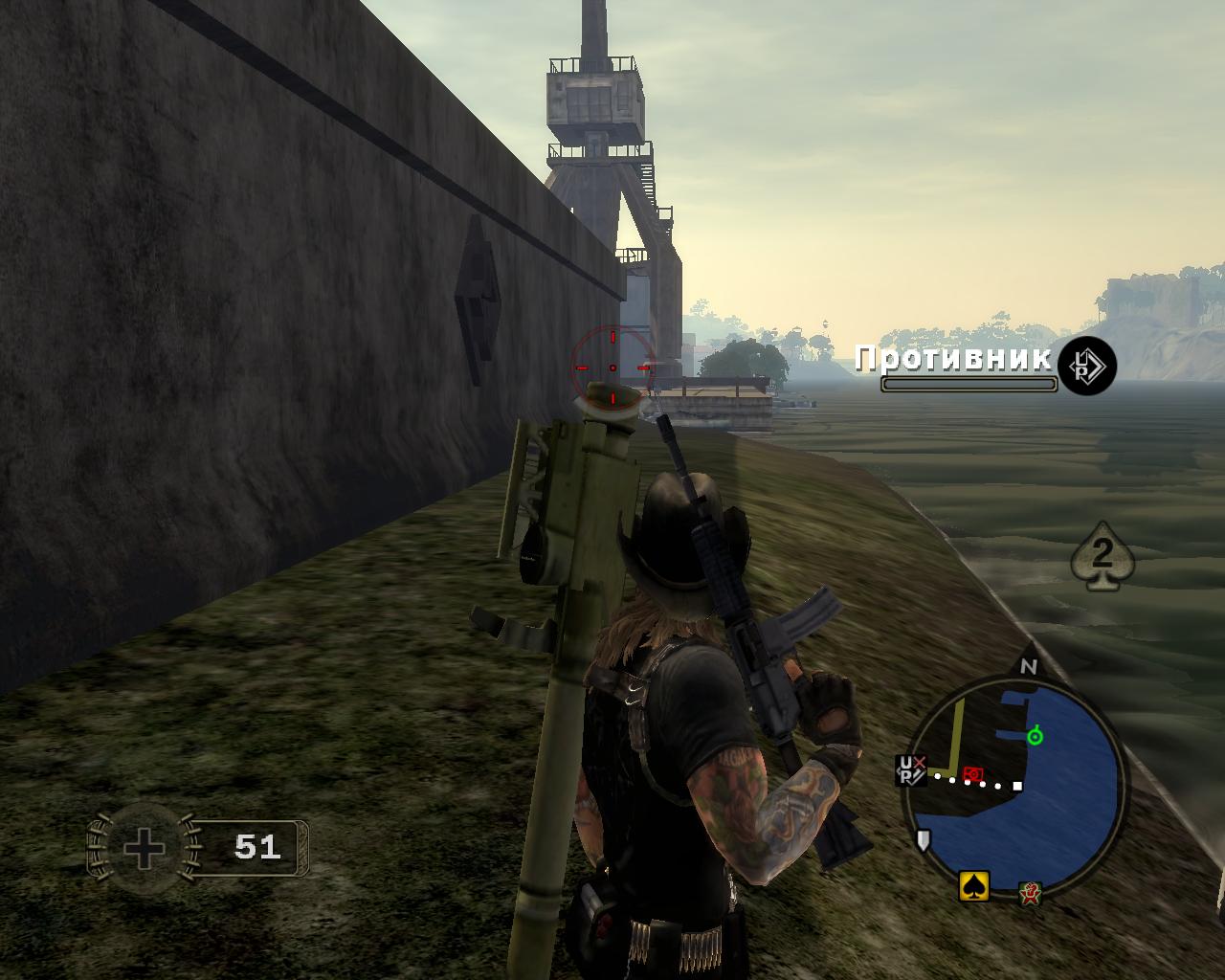Select the UP faction marker on the minimap
1225x980 pixels.
click(x=910, y=770)
